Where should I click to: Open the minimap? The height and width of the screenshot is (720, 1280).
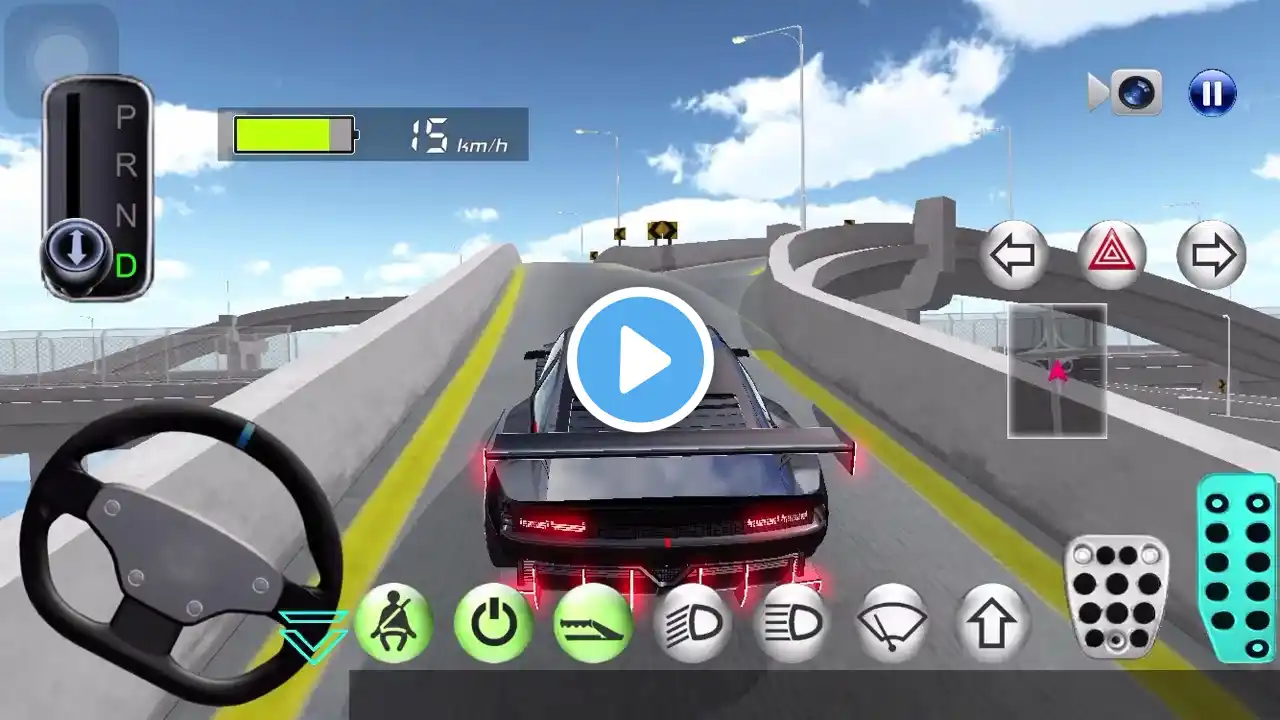[1057, 371]
